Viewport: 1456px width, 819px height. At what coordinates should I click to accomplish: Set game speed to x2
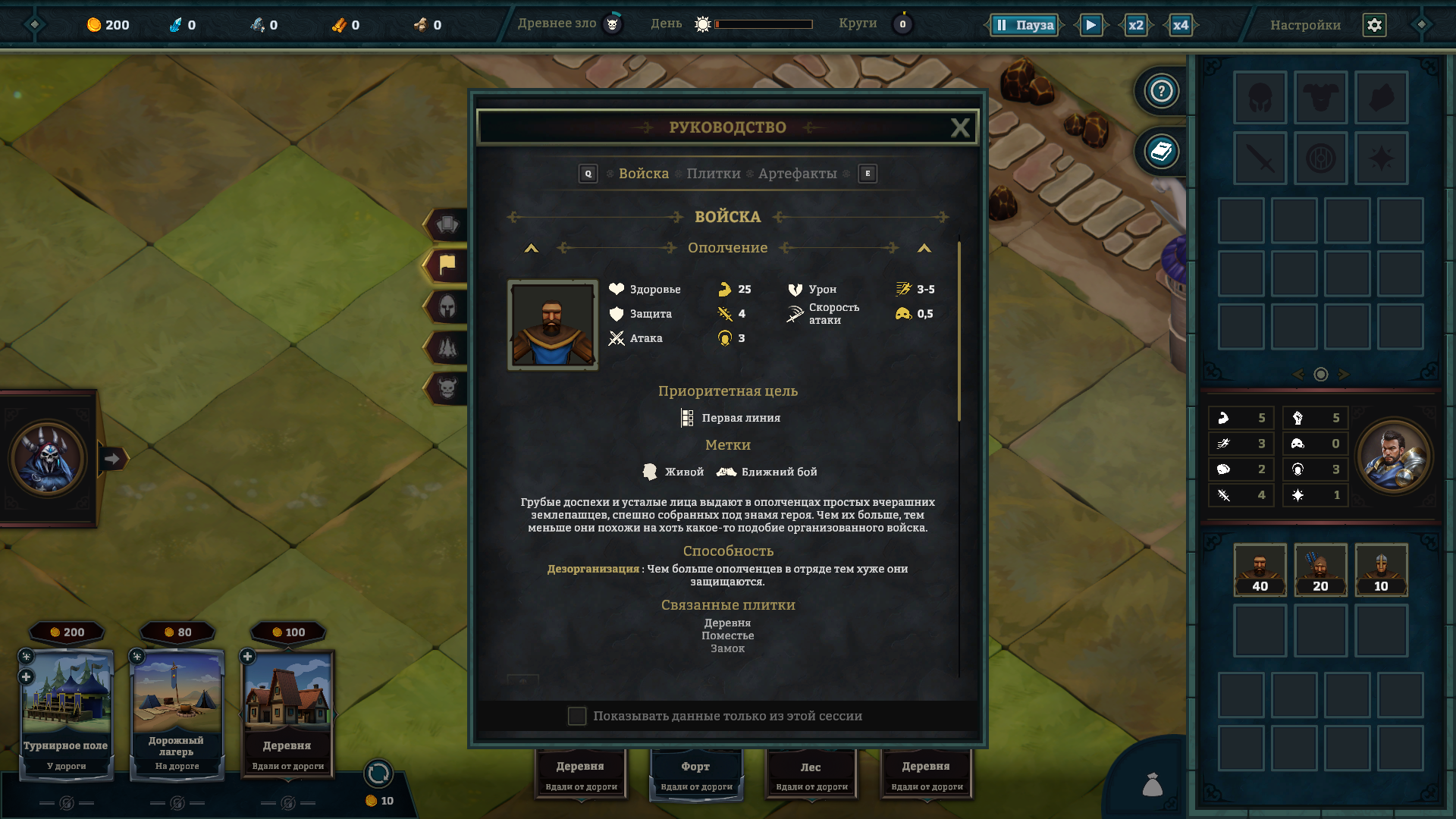[x=1135, y=25]
